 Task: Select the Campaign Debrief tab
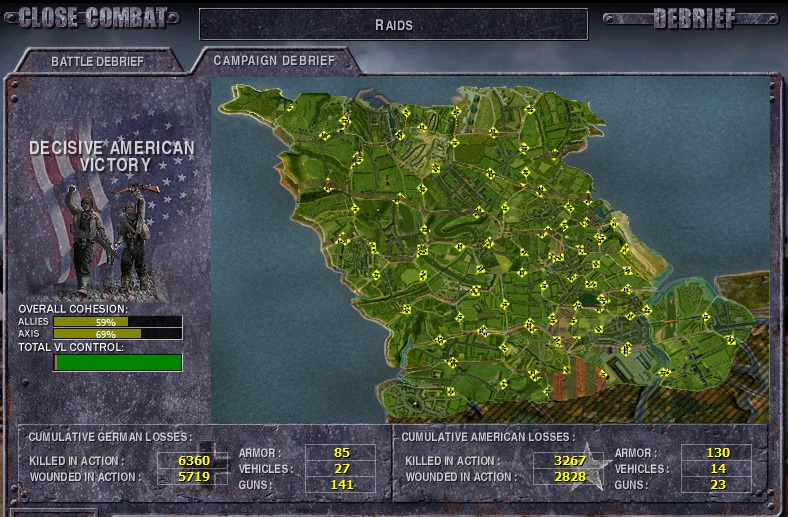[273, 60]
